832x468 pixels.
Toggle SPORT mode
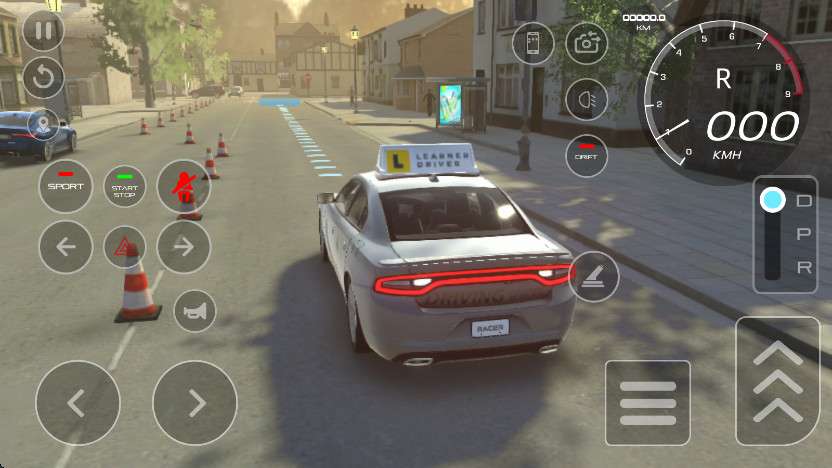coord(66,186)
